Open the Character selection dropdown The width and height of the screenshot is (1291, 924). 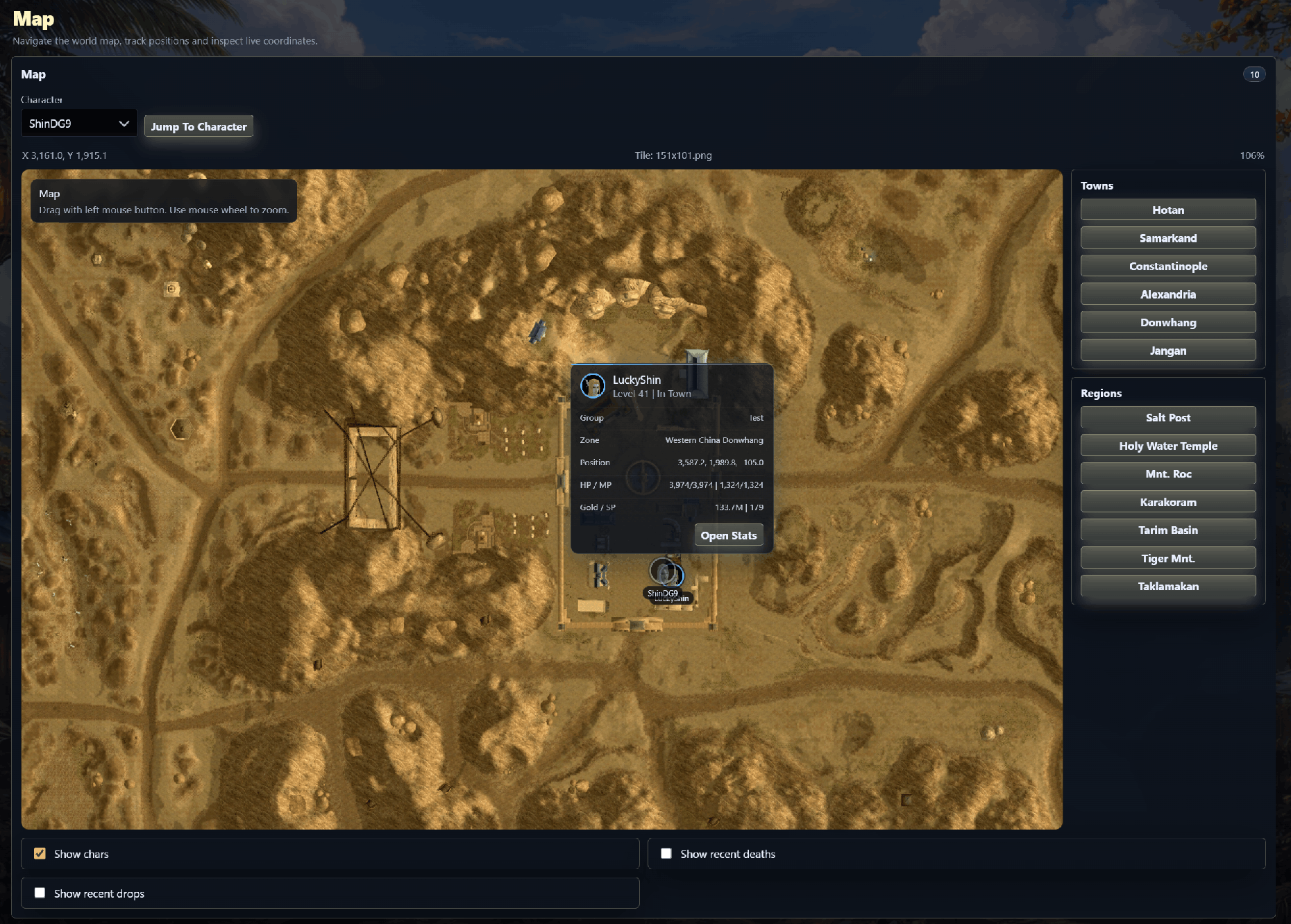(x=78, y=123)
